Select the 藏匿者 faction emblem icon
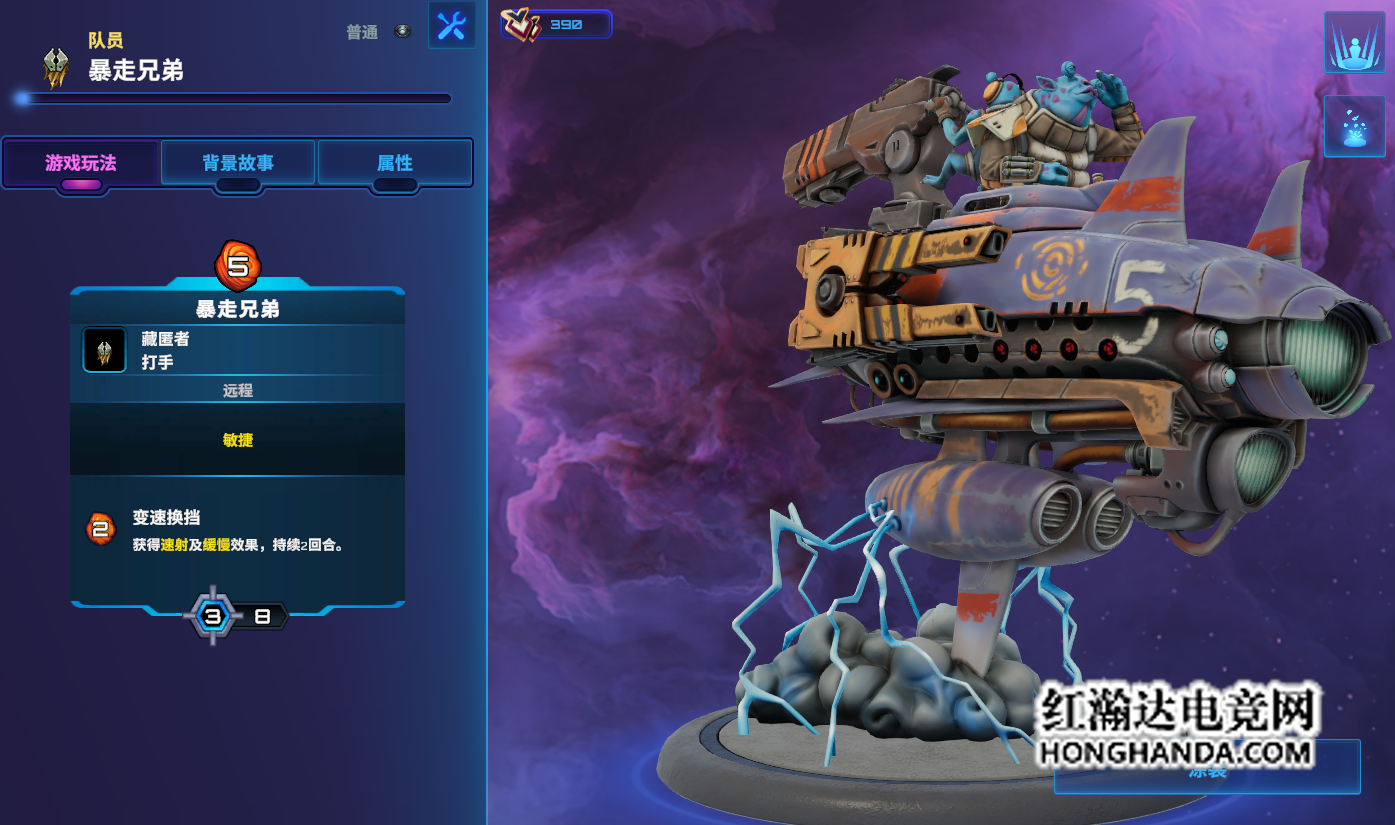 point(104,350)
